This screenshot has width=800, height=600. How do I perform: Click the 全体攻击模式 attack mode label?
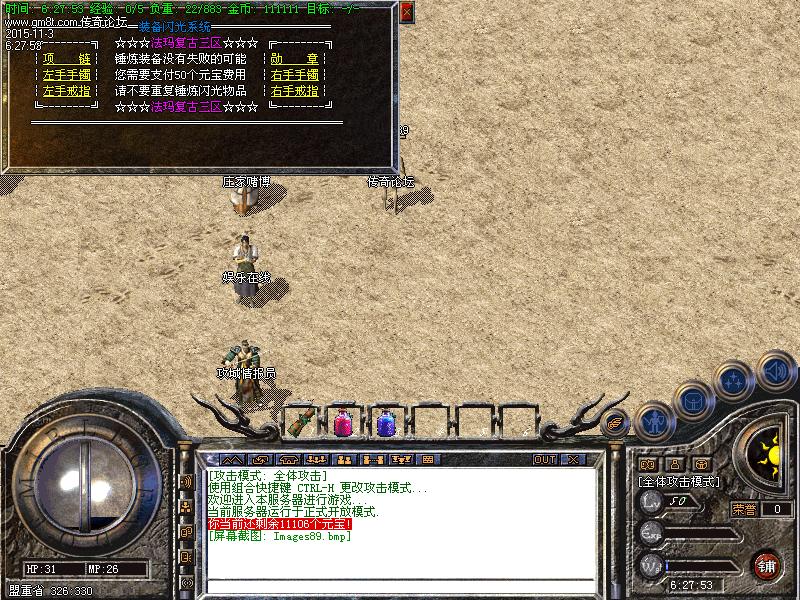680,481
